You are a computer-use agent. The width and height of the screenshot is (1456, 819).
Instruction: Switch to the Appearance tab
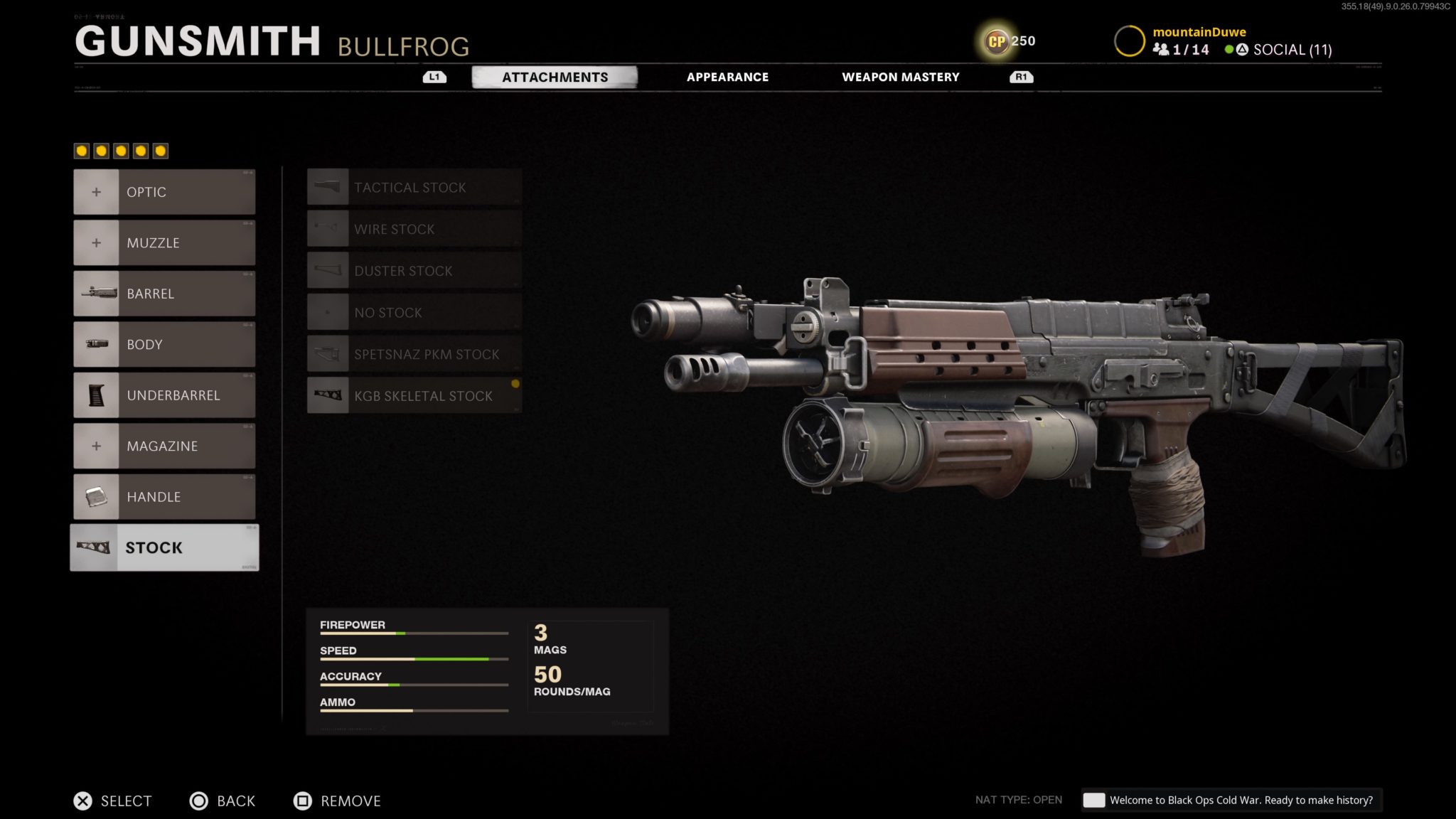tap(727, 77)
